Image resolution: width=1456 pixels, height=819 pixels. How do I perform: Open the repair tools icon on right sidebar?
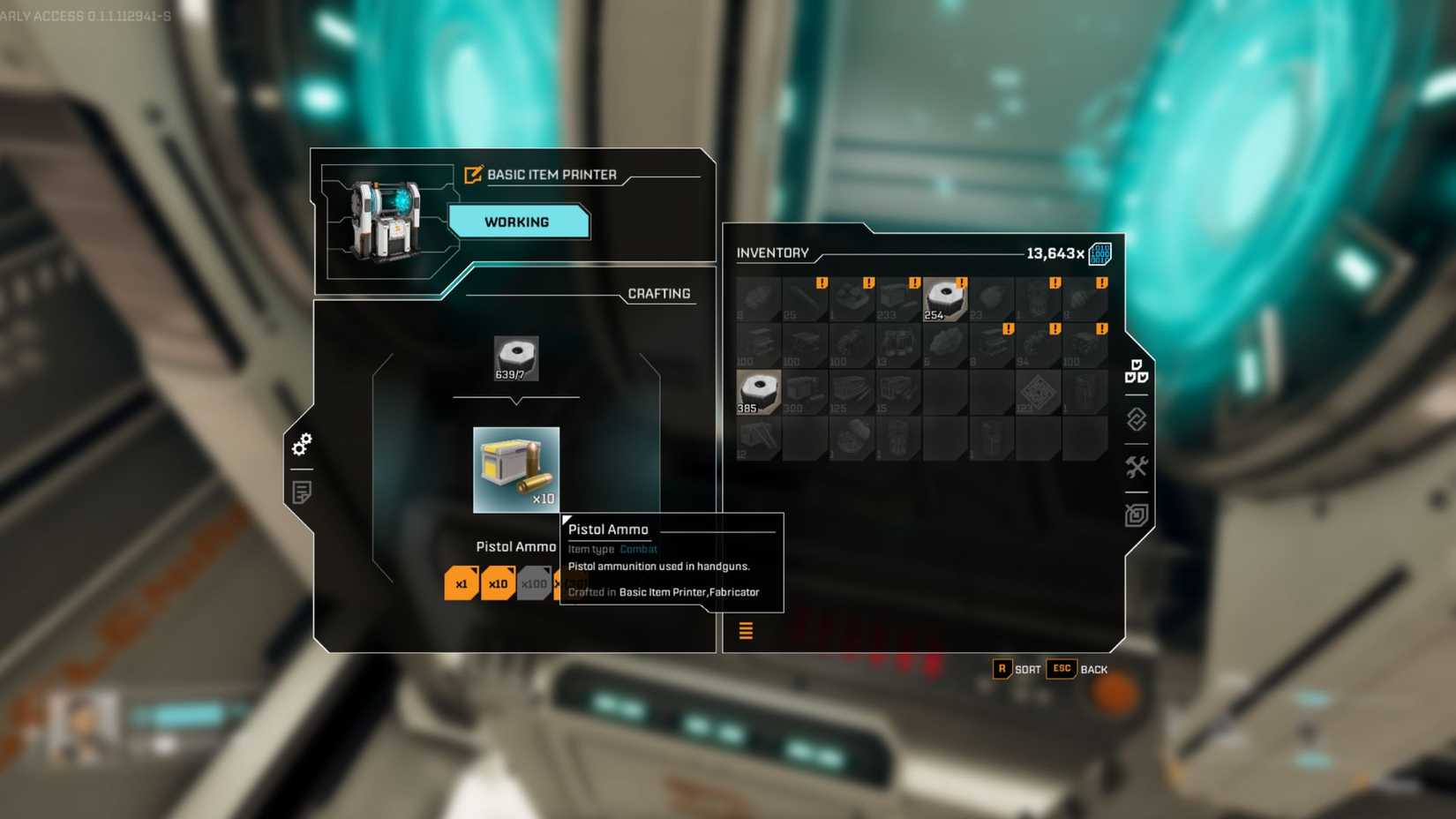(x=1138, y=465)
